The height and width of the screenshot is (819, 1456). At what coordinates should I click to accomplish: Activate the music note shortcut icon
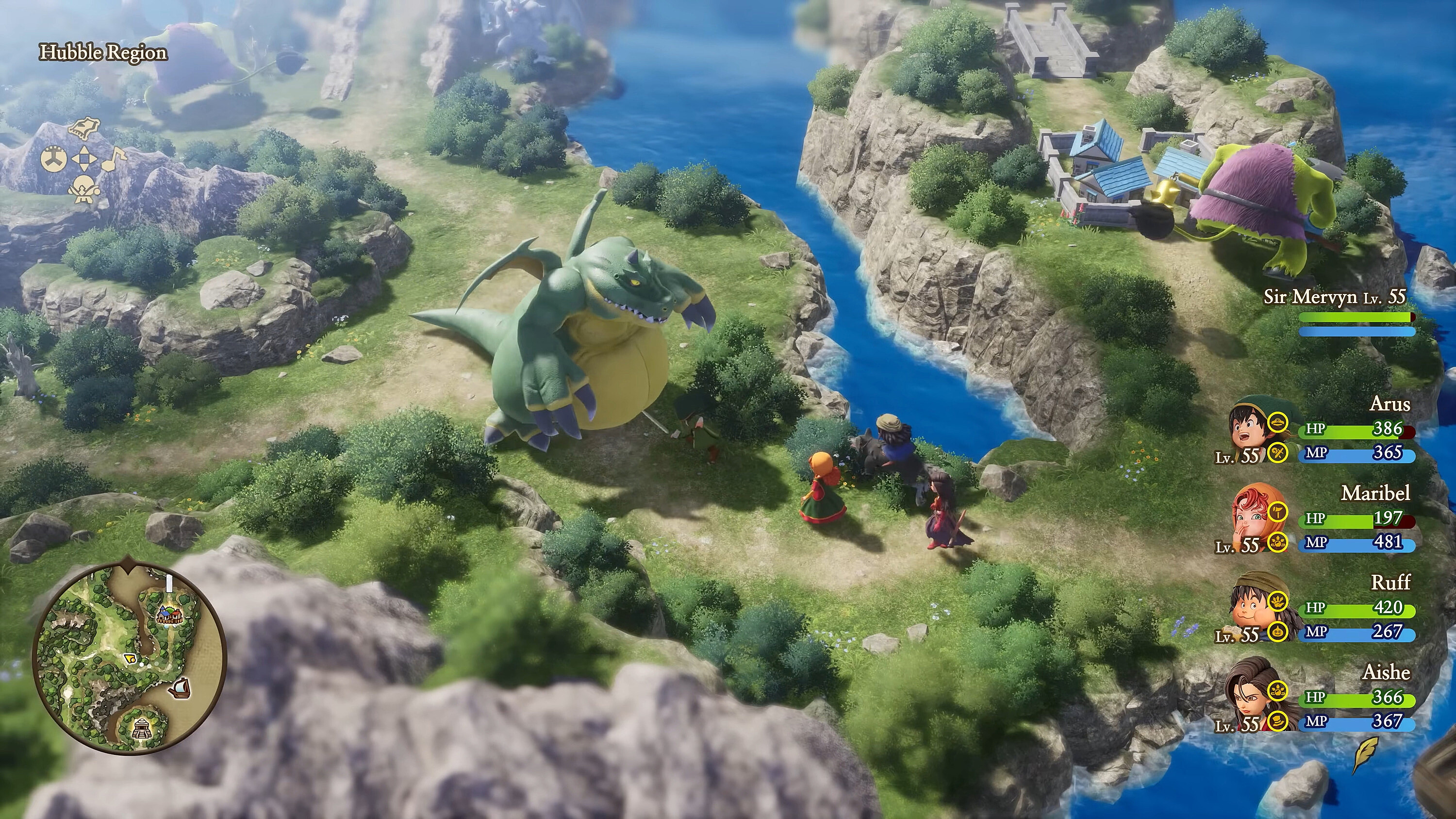tap(114, 159)
